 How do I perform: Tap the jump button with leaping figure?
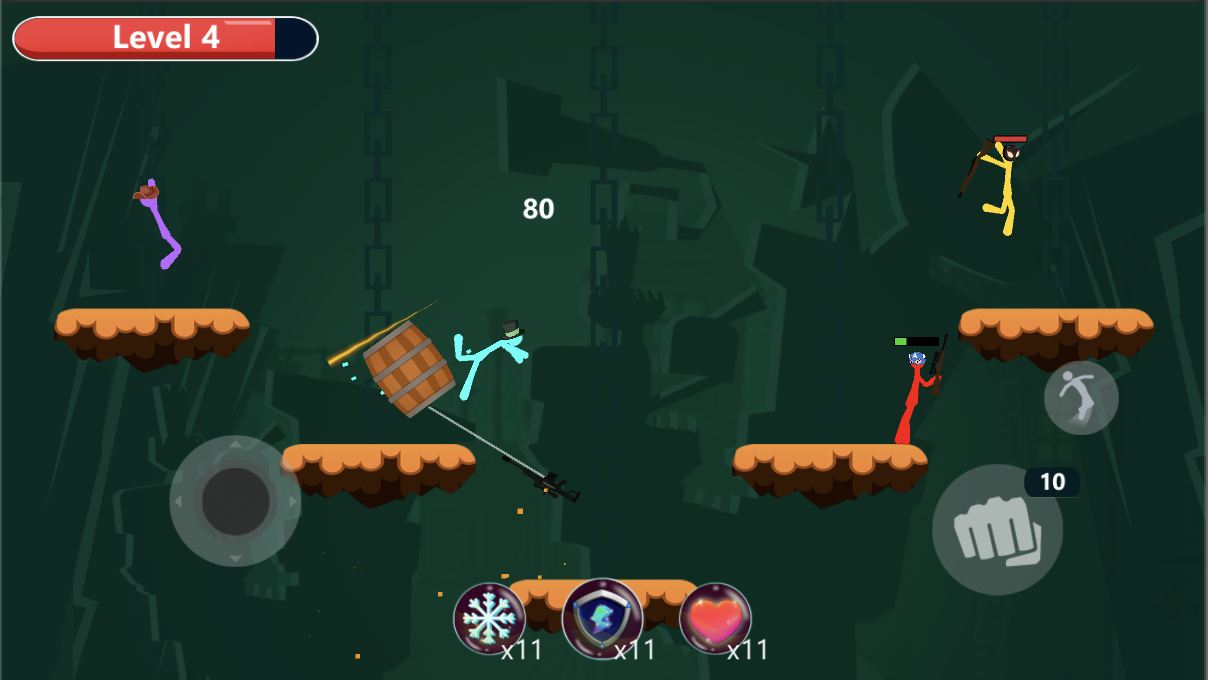click(1081, 397)
